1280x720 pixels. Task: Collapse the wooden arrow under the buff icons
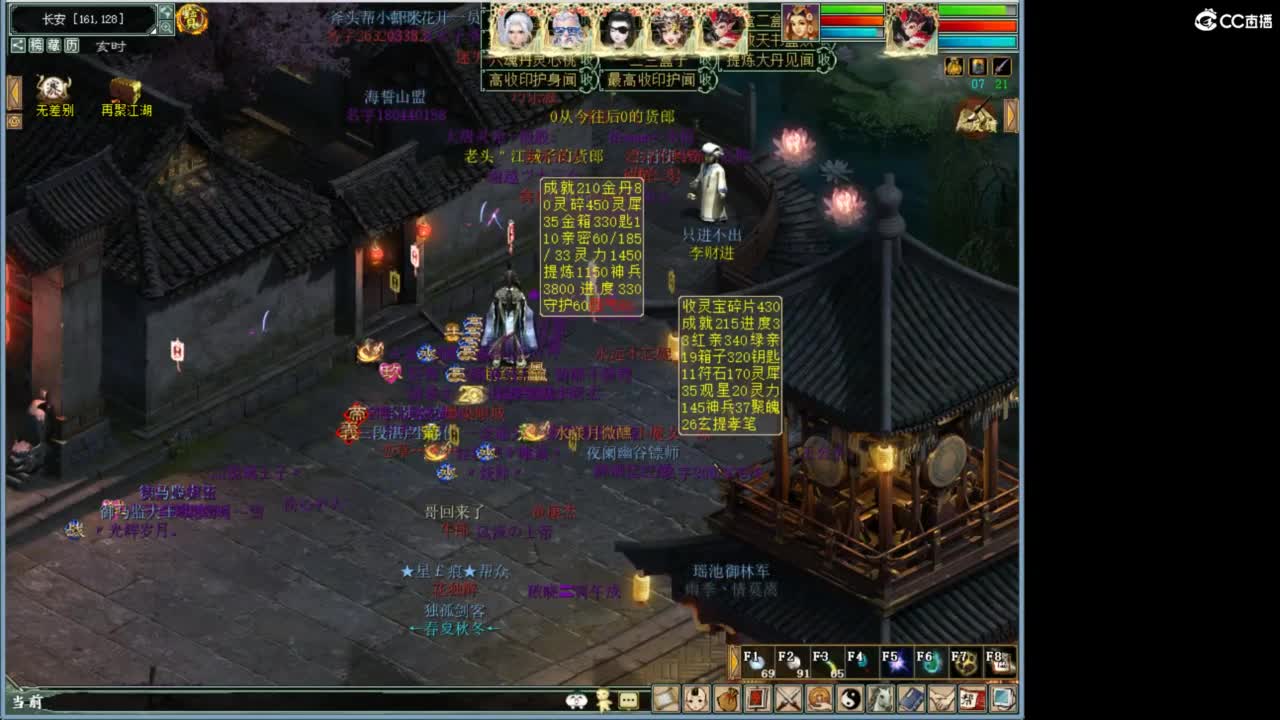tap(1011, 115)
